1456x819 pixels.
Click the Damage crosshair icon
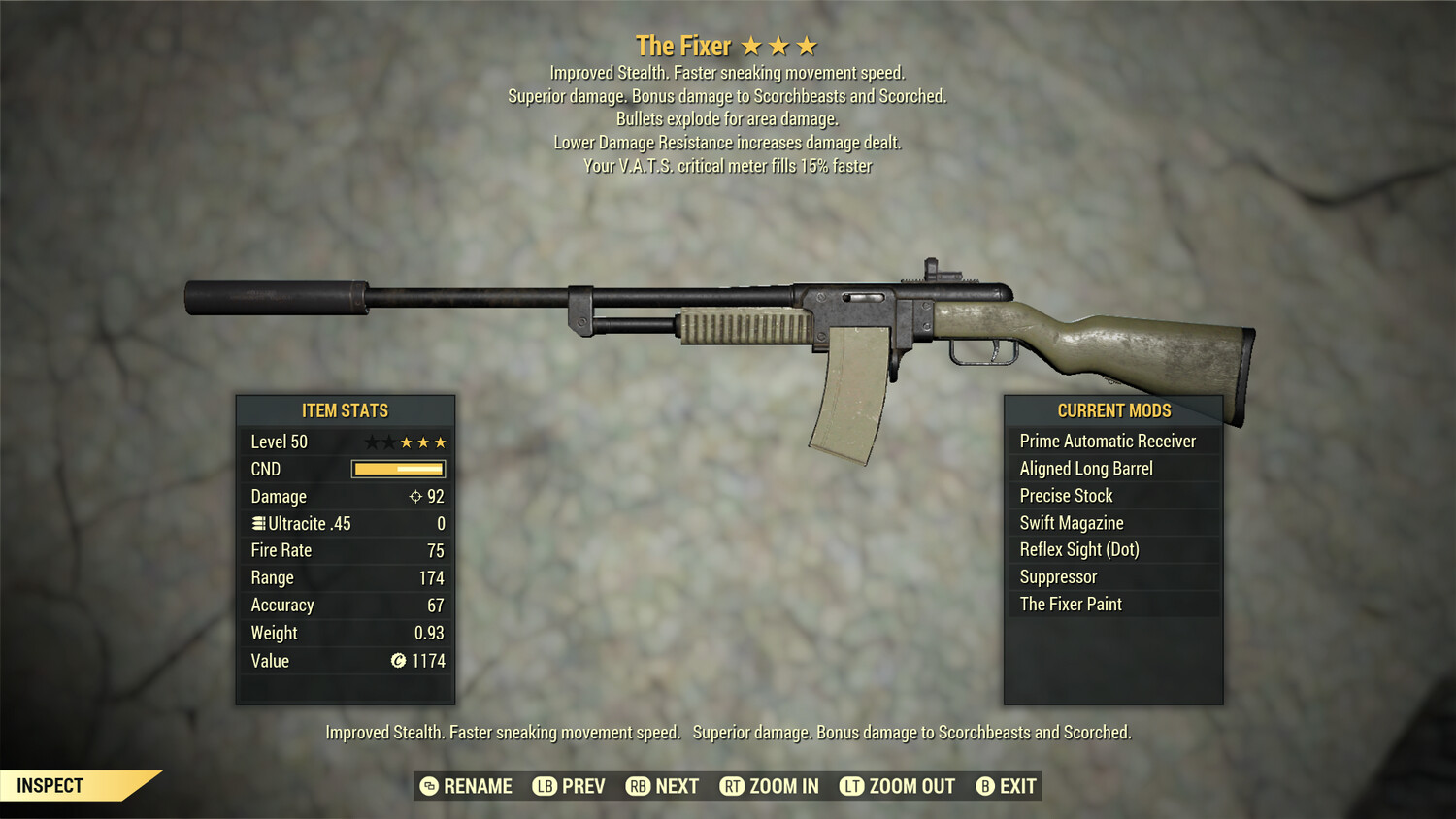click(x=414, y=496)
